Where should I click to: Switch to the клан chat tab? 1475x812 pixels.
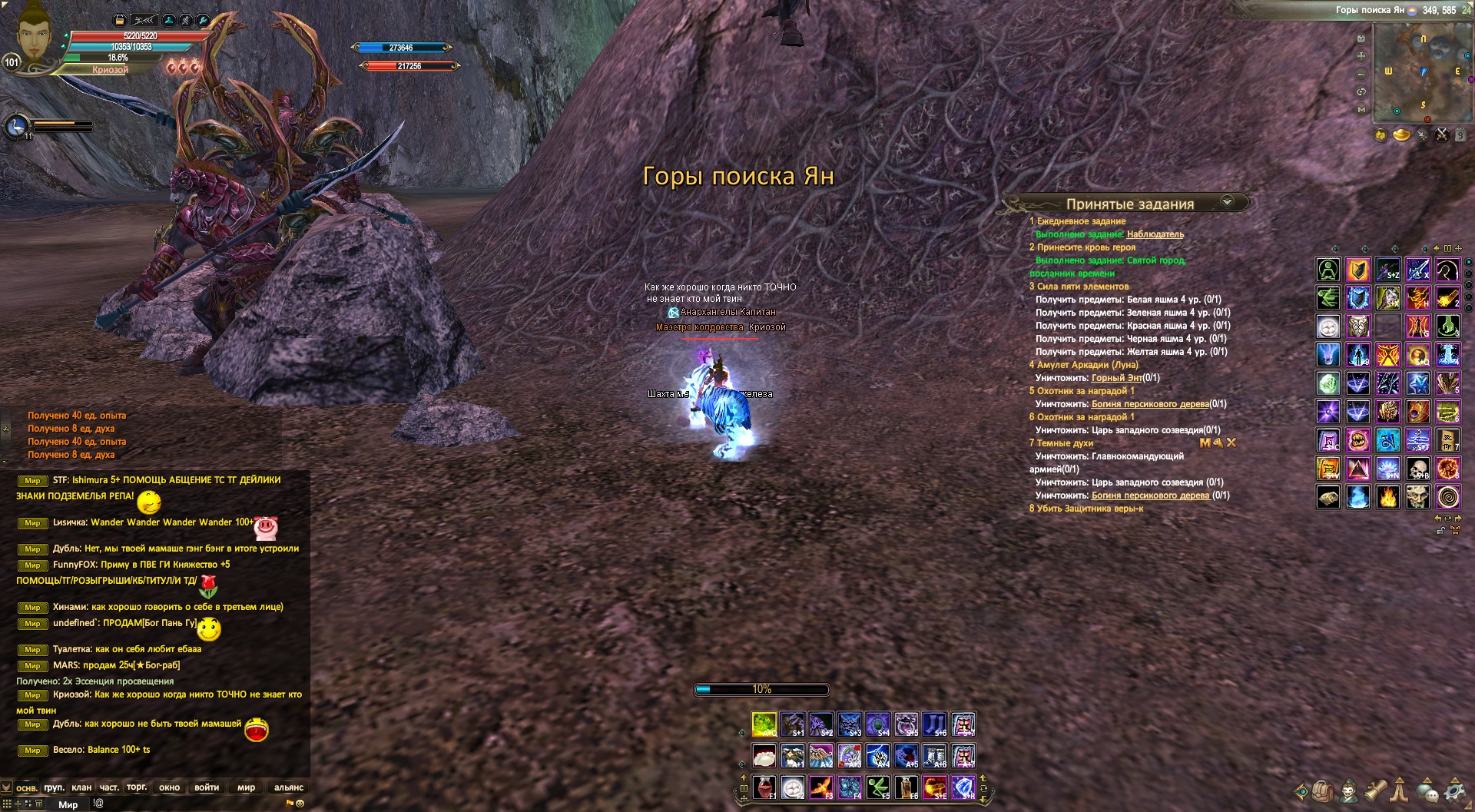[81, 787]
